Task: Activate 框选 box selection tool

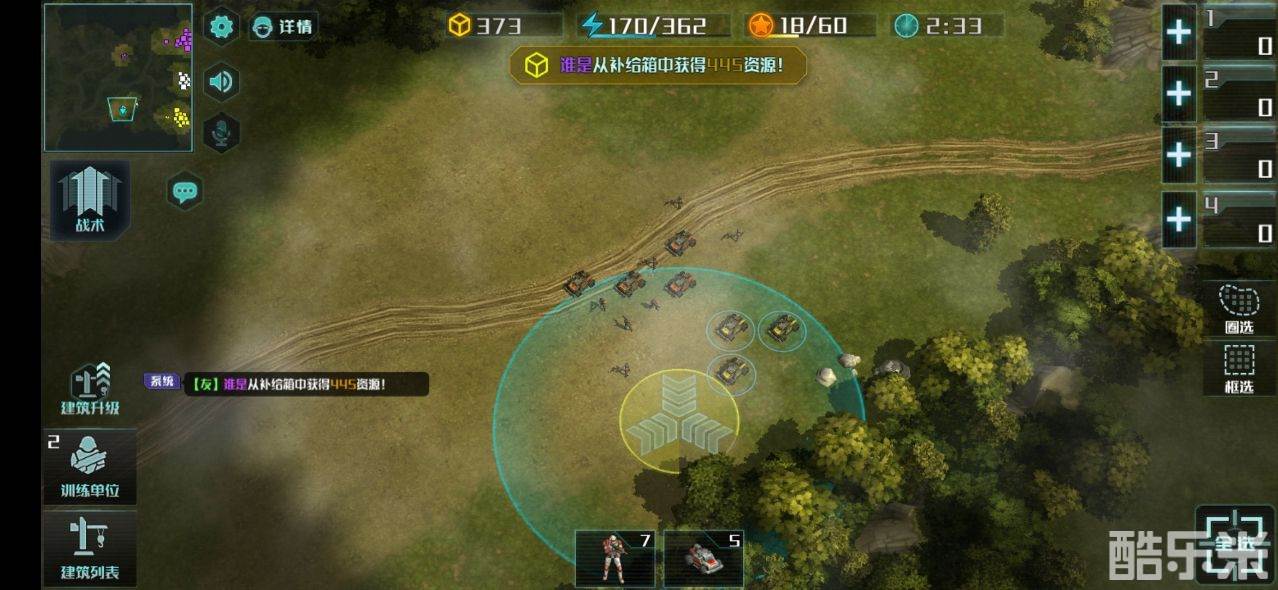Action: pos(1239,368)
